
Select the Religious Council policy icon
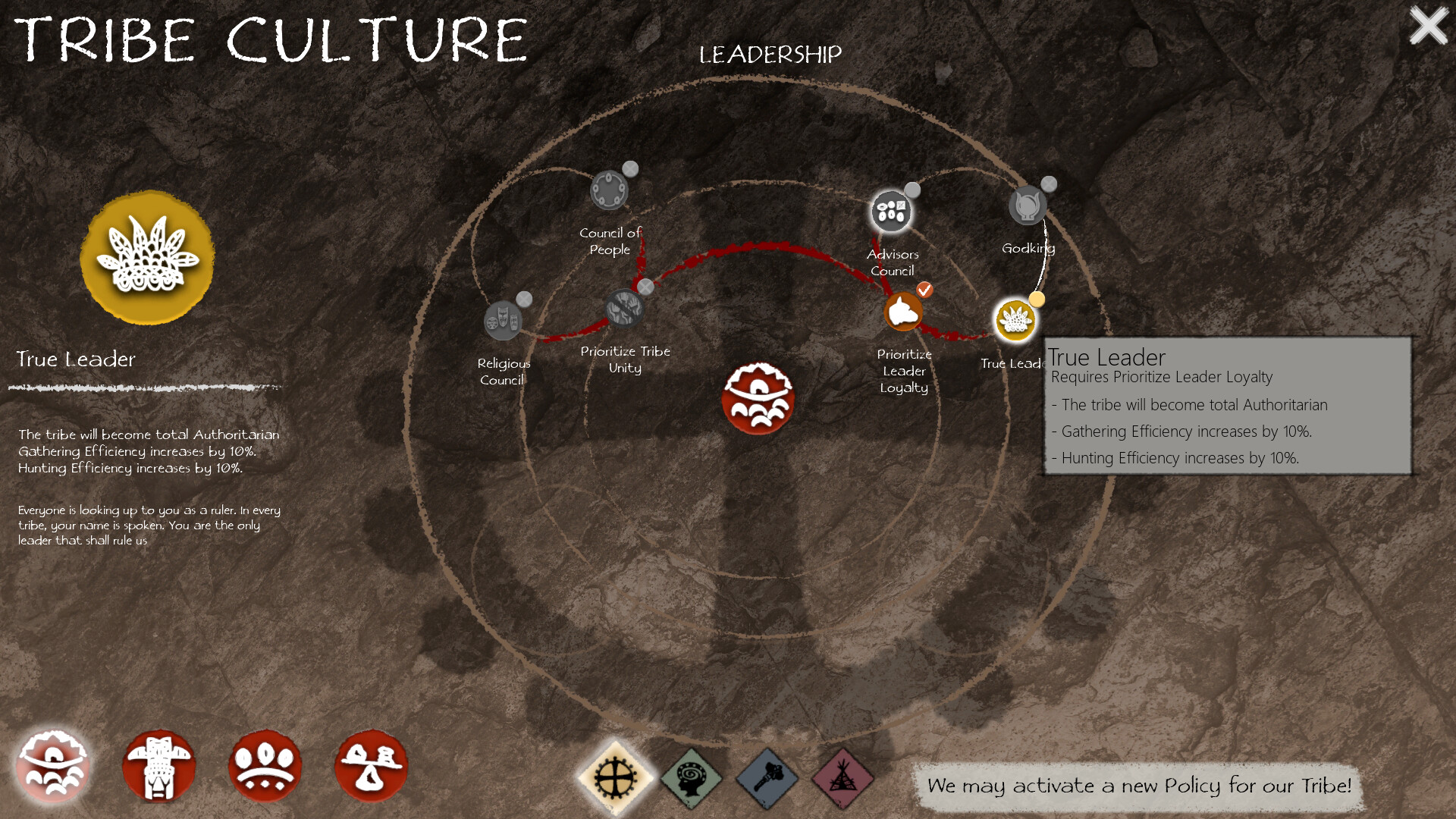pyautogui.click(x=503, y=322)
